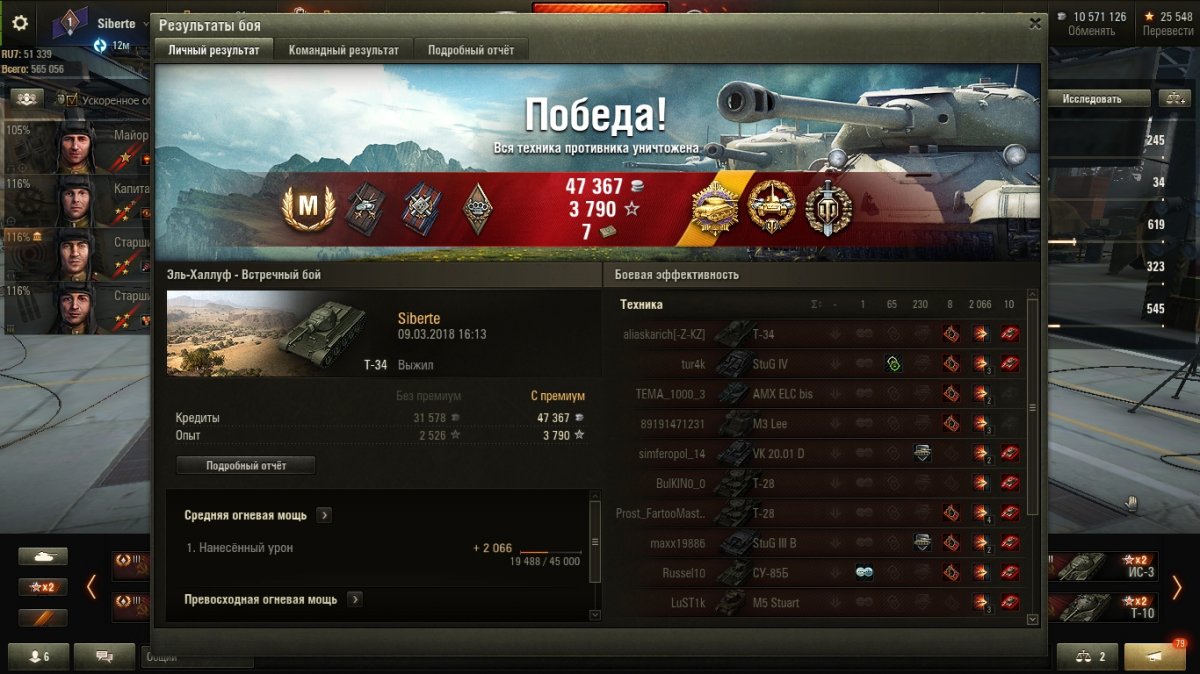The image size is (1200, 674).
Task: Open the settings gear menu
Action: pyautogui.click(x=19, y=24)
